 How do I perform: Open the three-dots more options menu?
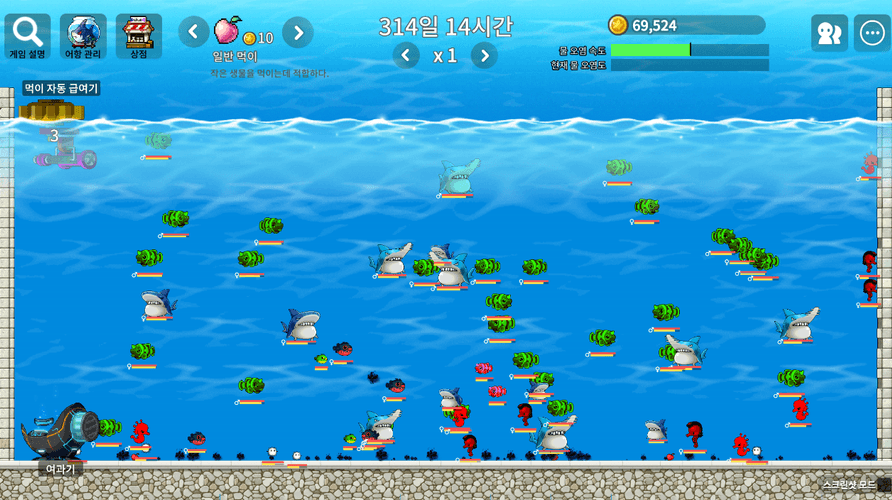(871, 33)
